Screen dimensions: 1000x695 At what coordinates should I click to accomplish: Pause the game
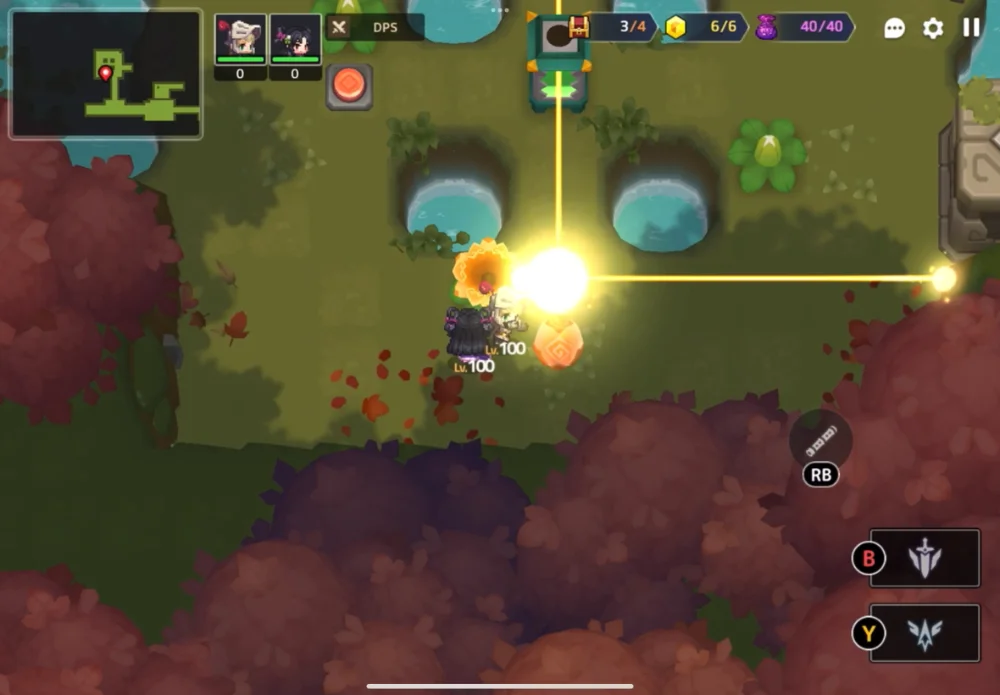click(971, 28)
